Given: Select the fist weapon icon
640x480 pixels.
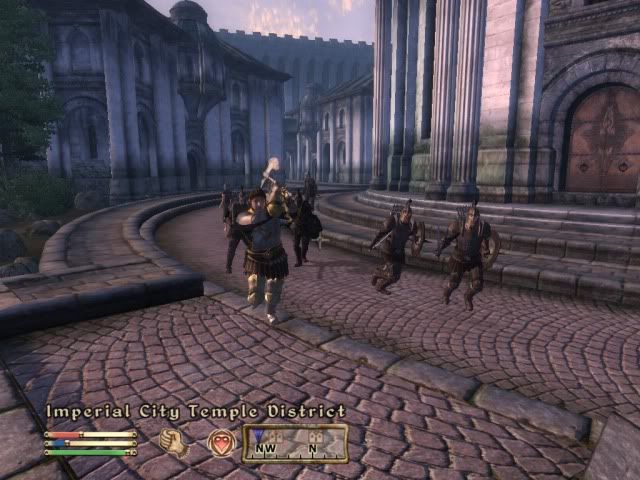Looking at the screenshot, I should 174,443.
